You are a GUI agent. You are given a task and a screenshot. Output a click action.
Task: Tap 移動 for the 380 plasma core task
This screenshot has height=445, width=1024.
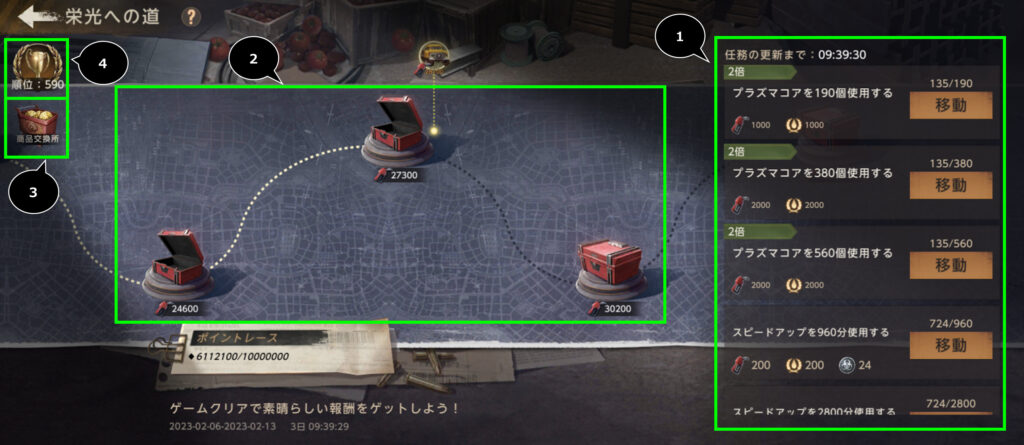[950, 185]
